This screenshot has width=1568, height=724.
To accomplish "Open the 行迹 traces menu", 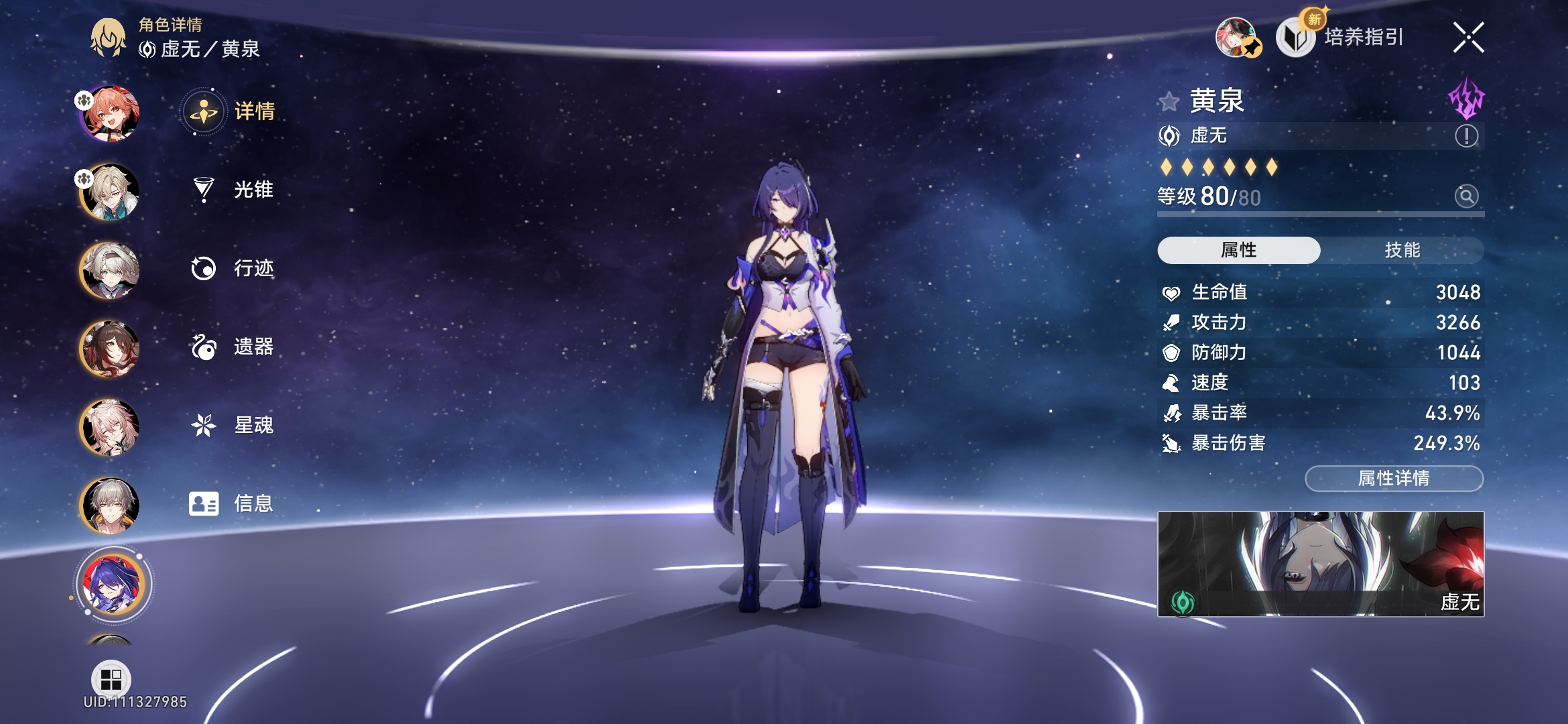I will pyautogui.click(x=233, y=268).
